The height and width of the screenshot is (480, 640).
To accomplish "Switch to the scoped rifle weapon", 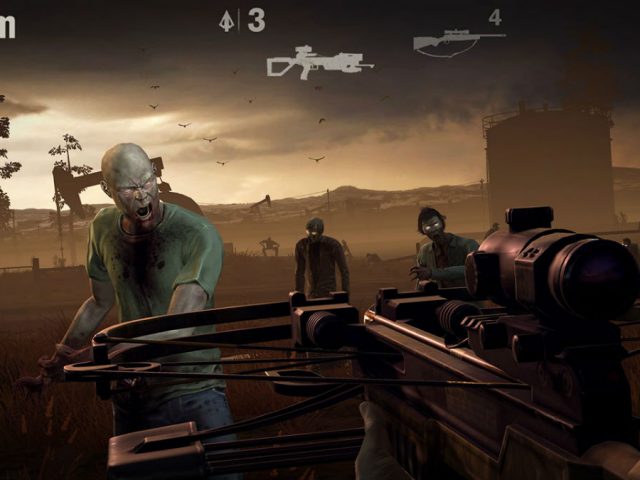I will (458, 41).
